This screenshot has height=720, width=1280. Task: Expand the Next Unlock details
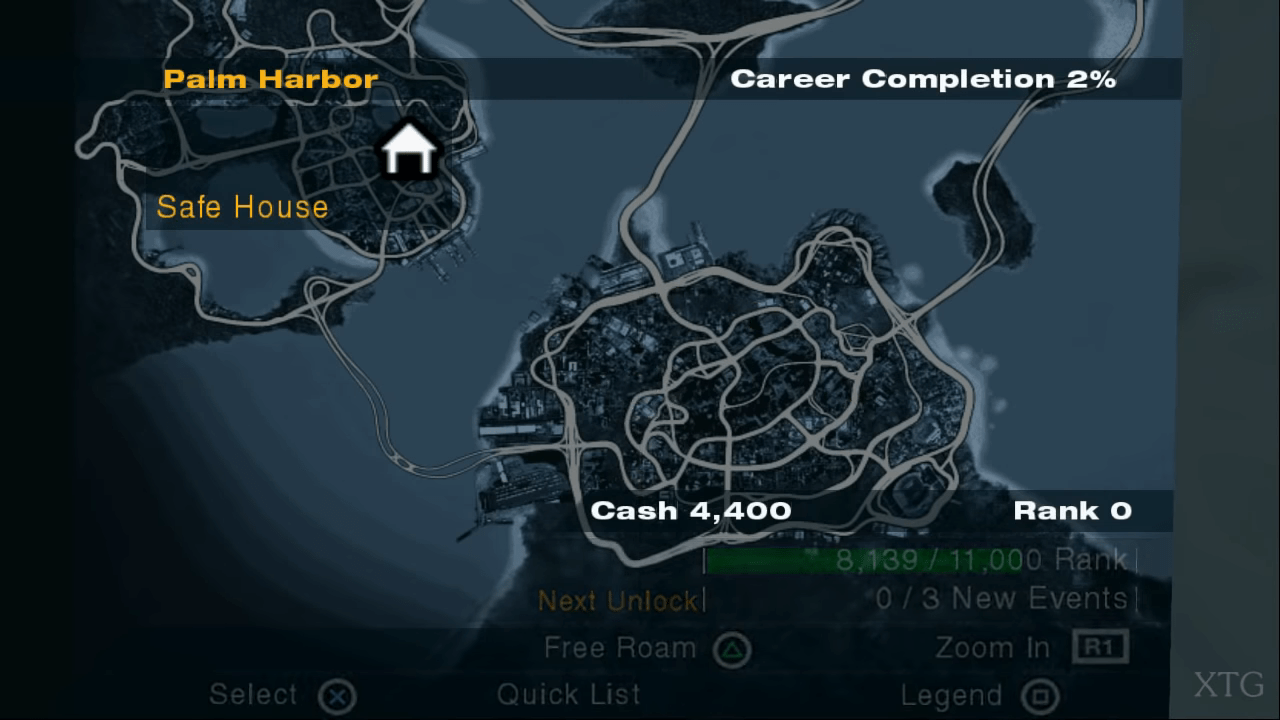618,601
